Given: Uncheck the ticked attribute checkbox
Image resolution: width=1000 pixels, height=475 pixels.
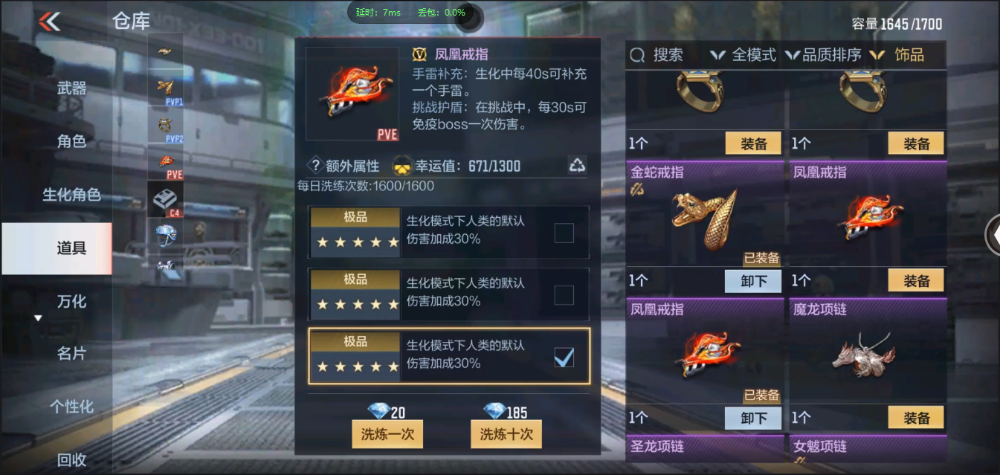Looking at the screenshot, I should coord(564,356).
